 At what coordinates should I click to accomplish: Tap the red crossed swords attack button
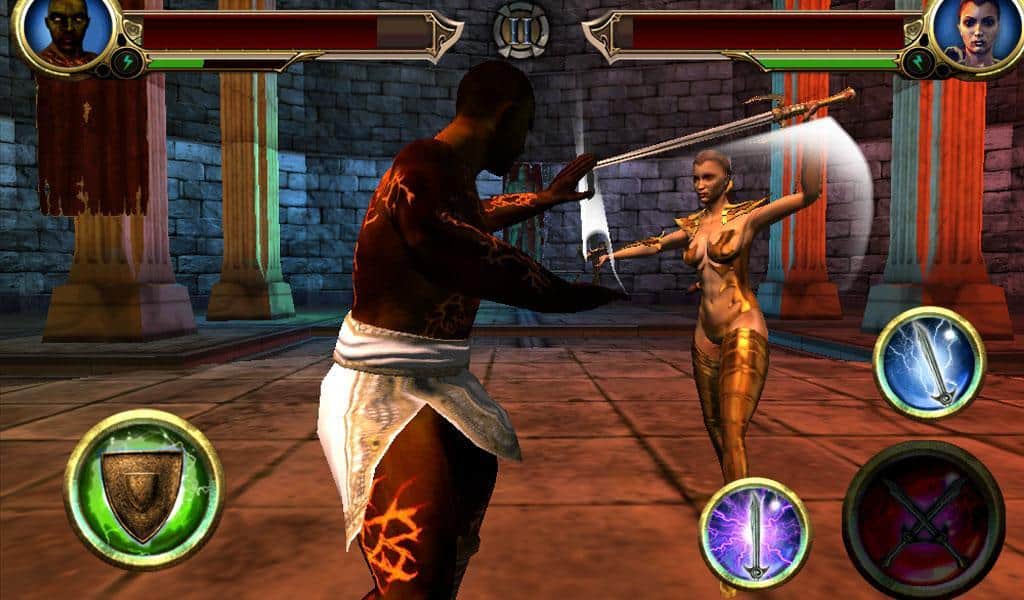point(923,520)
